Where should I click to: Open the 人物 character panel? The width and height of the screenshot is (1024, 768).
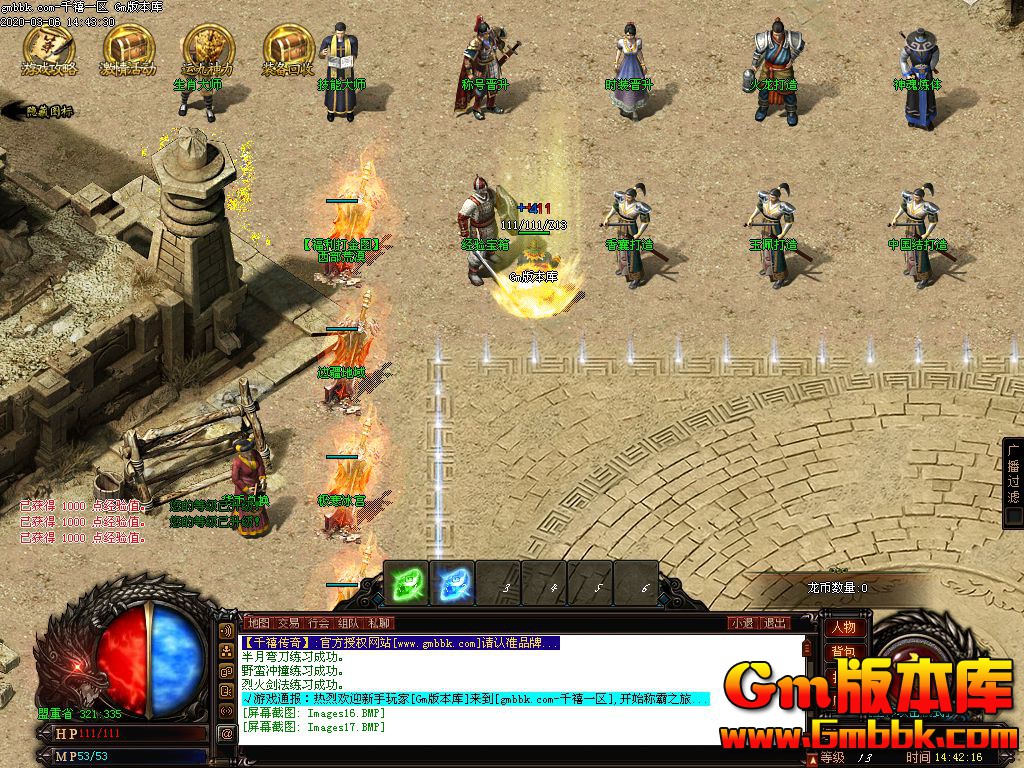click(842, 628)
